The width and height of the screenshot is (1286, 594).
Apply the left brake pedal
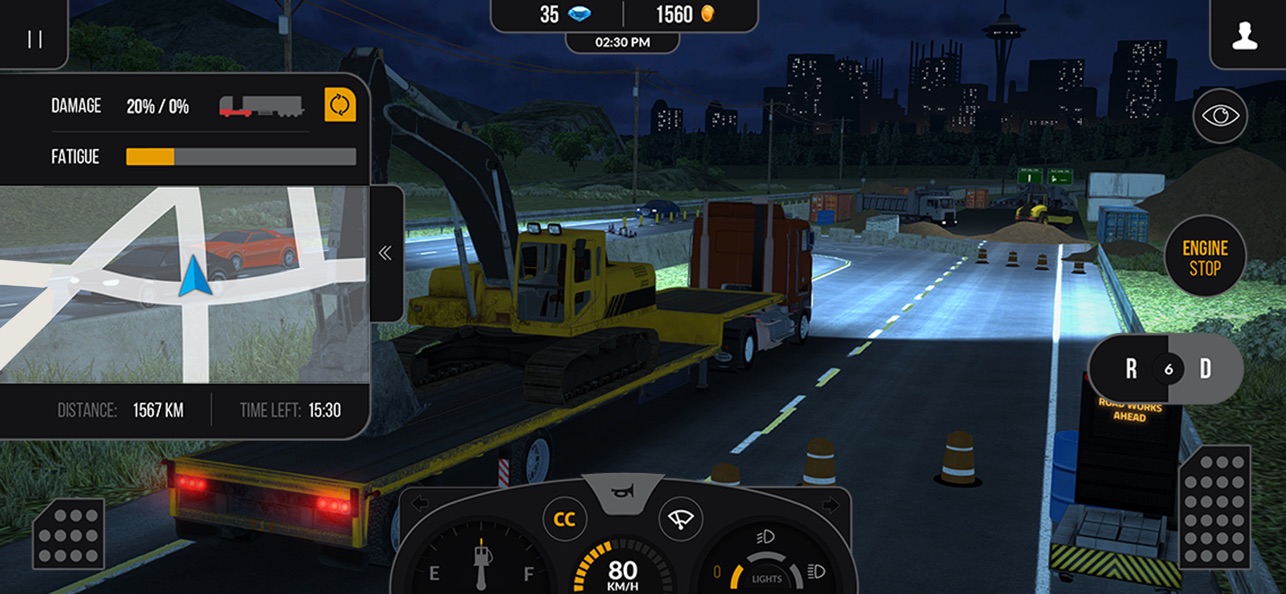coord(69,533)
